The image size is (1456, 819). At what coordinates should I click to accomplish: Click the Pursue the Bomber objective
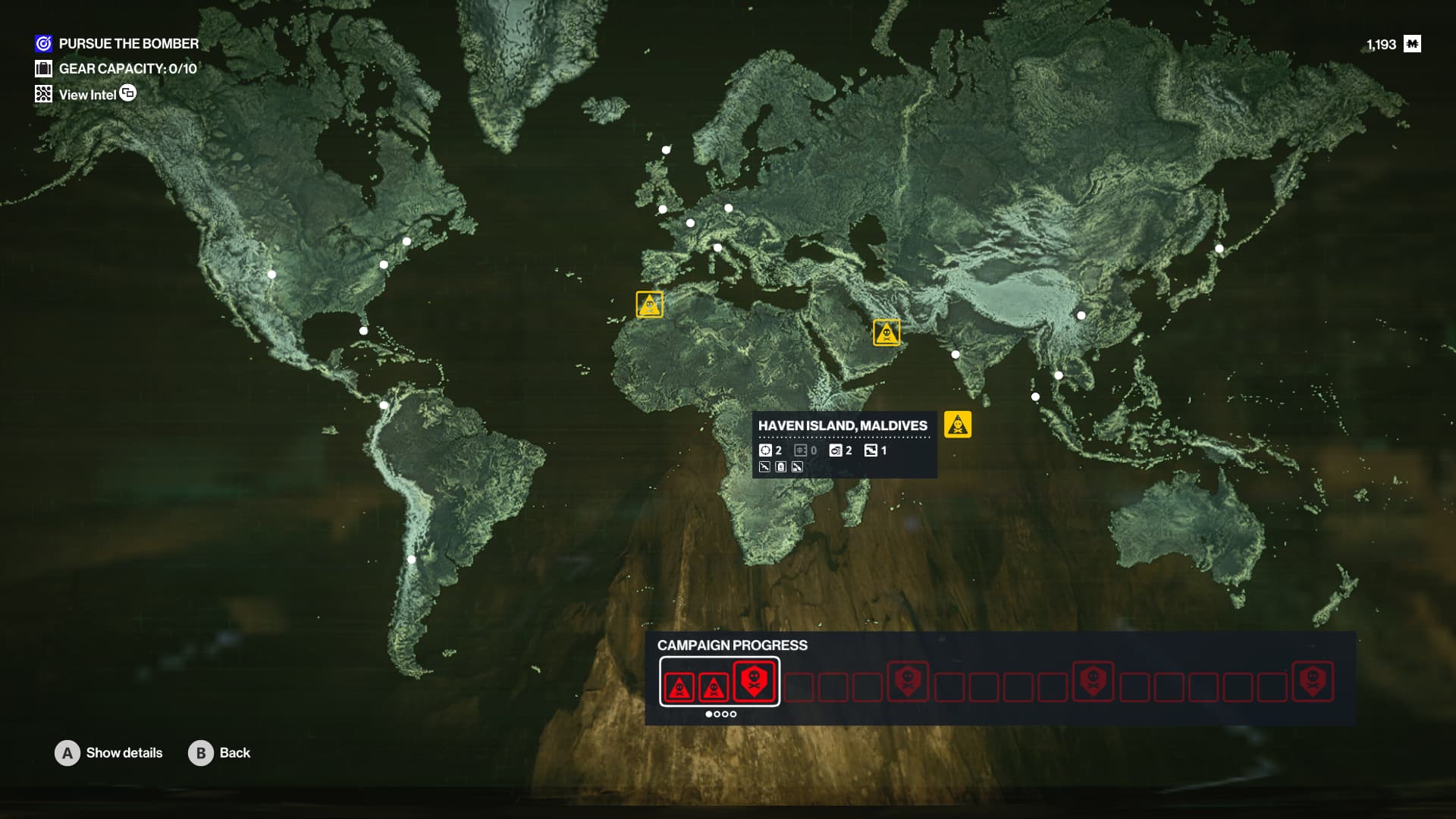128,44
